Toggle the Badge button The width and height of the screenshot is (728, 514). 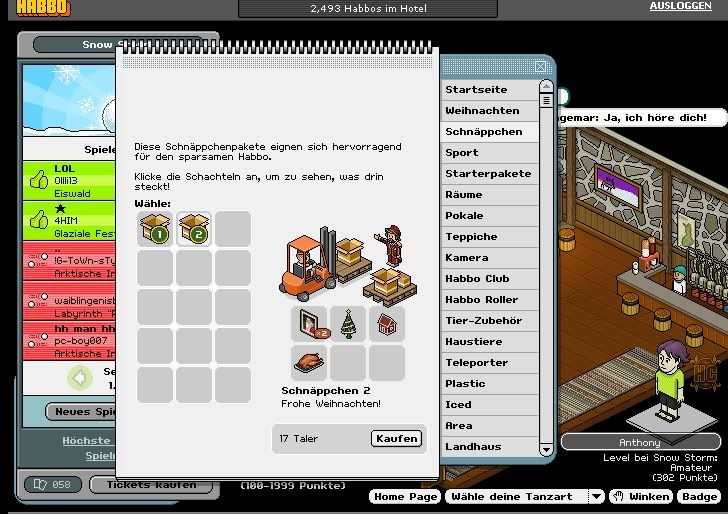click(x=700, y=497)
